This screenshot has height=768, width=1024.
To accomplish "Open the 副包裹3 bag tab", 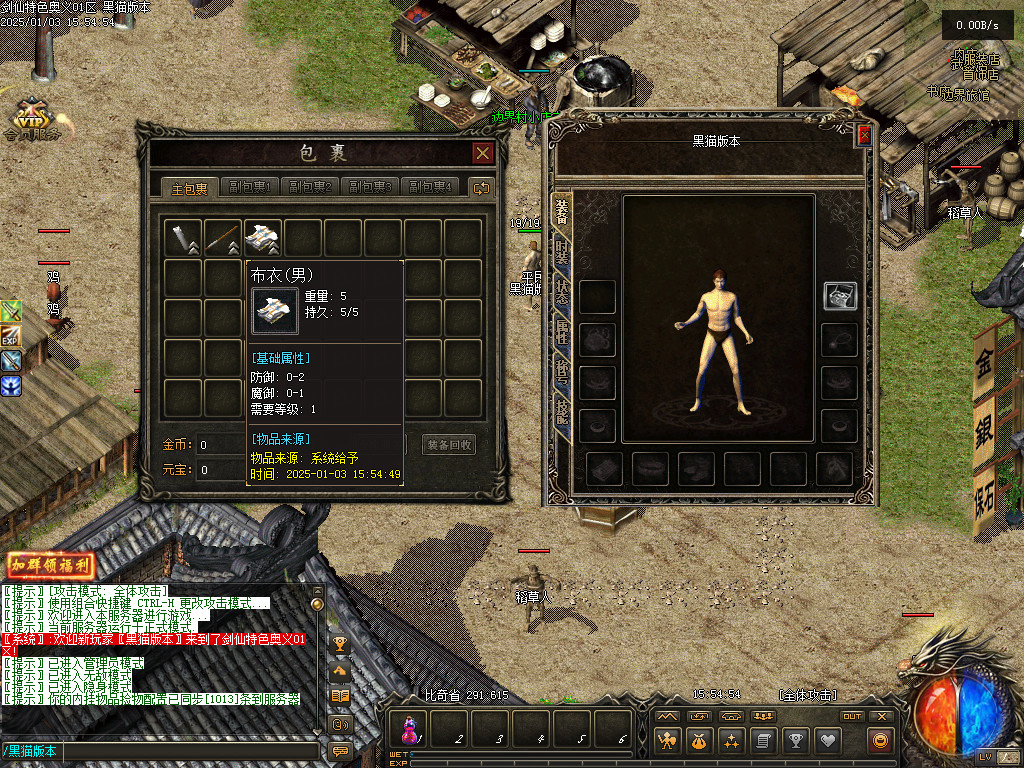I will (x=370, y=187).
